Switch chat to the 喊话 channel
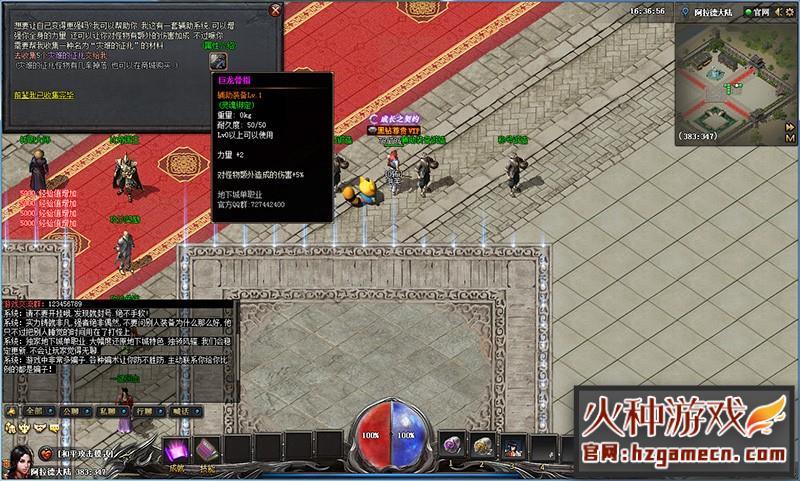The width and height of the screenshot is (800, 481). coord(178,410)
